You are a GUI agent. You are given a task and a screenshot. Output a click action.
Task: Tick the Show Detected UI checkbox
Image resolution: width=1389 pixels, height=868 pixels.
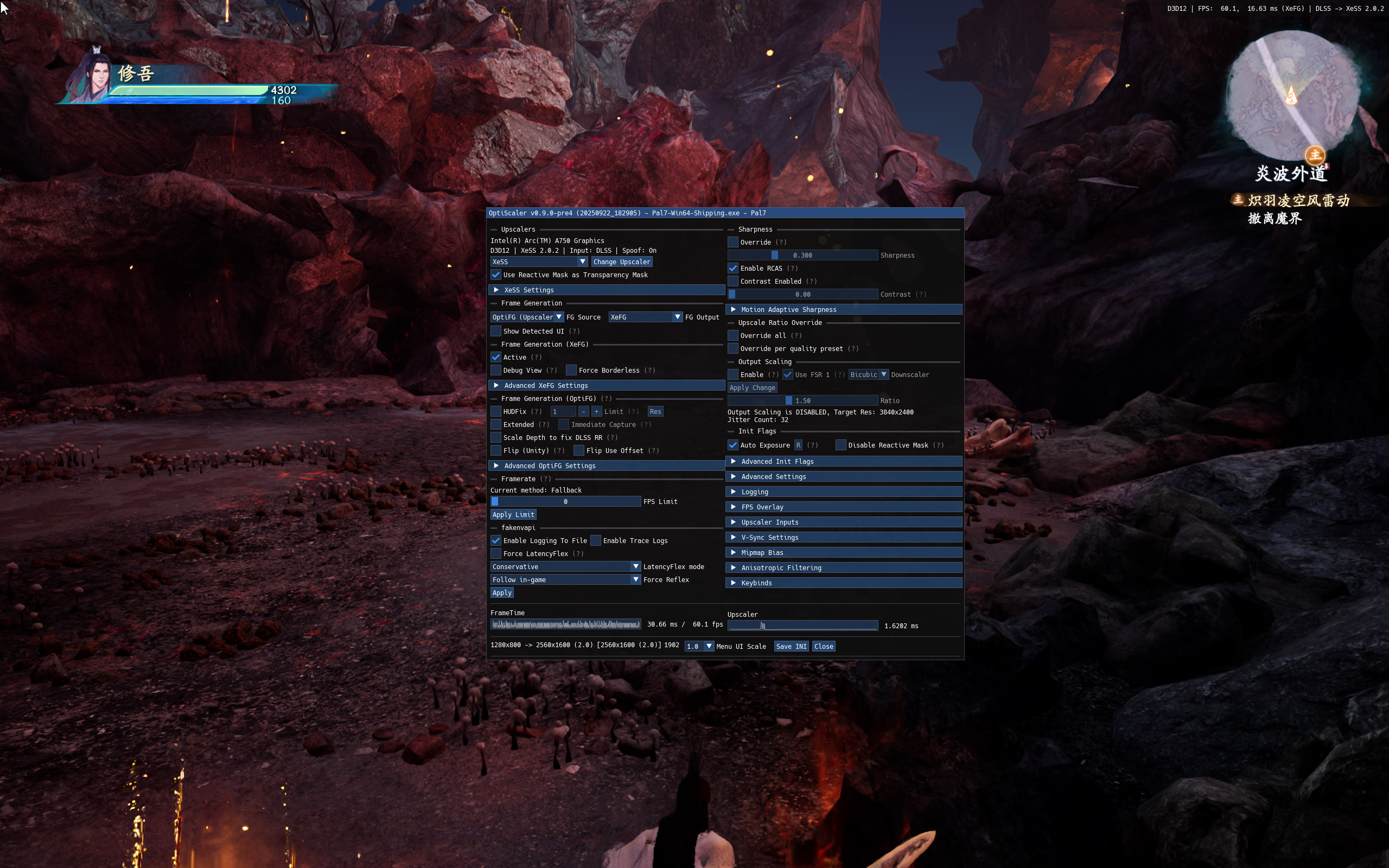click(496, 331)
